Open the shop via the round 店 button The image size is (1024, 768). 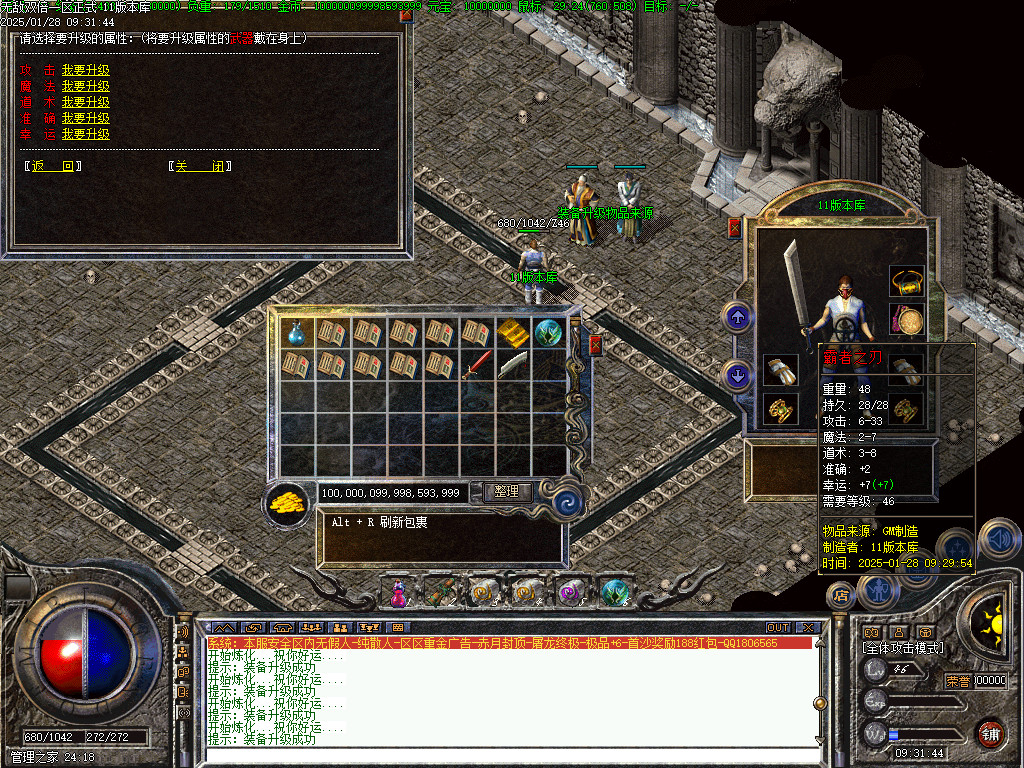tap(840, 596)
